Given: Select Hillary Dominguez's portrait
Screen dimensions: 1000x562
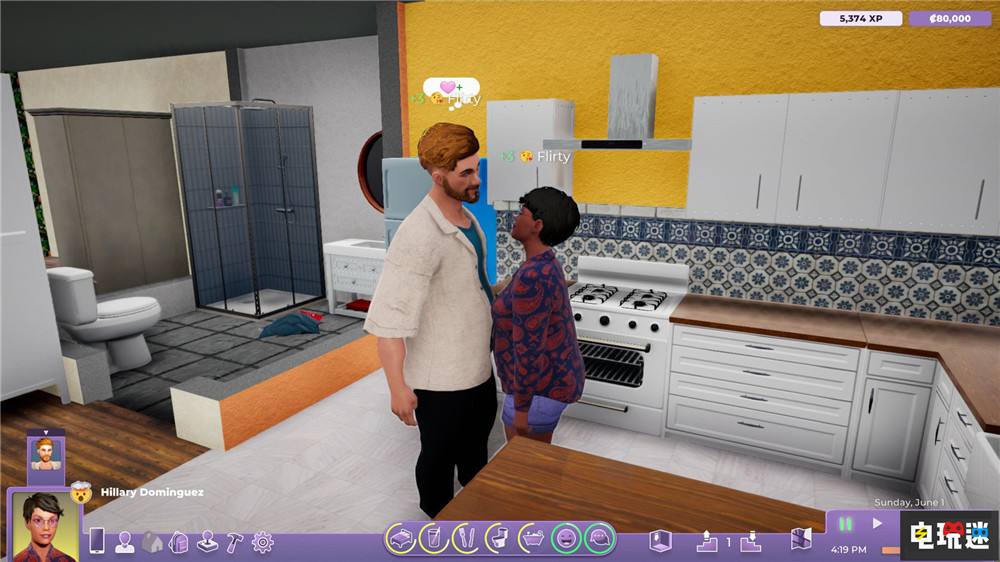Looking at the screenshot, I should click(45, 524).
